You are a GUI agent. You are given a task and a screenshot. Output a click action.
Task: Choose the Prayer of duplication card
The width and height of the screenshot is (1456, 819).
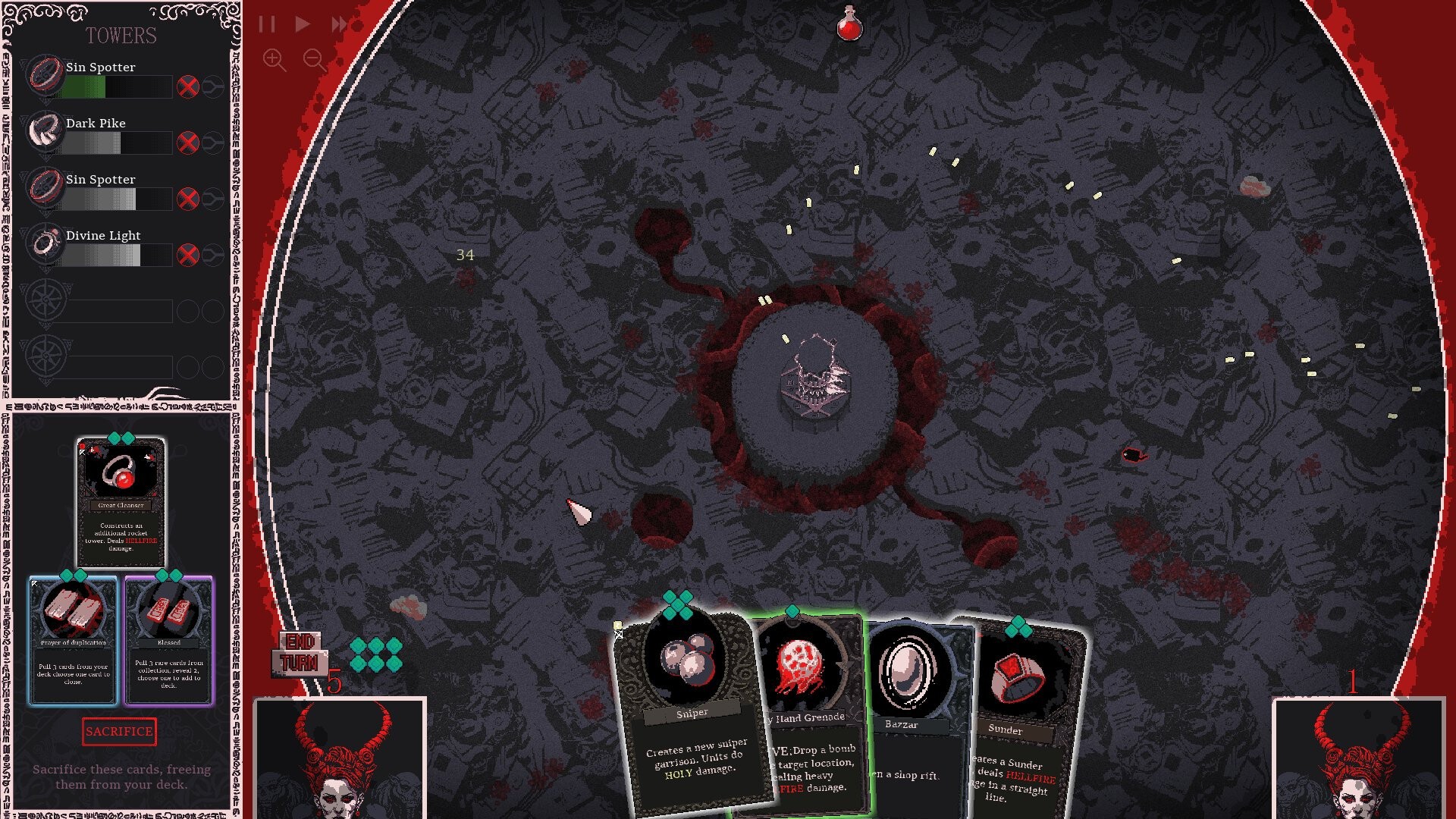pyautogui.click(x=74, y=641)
